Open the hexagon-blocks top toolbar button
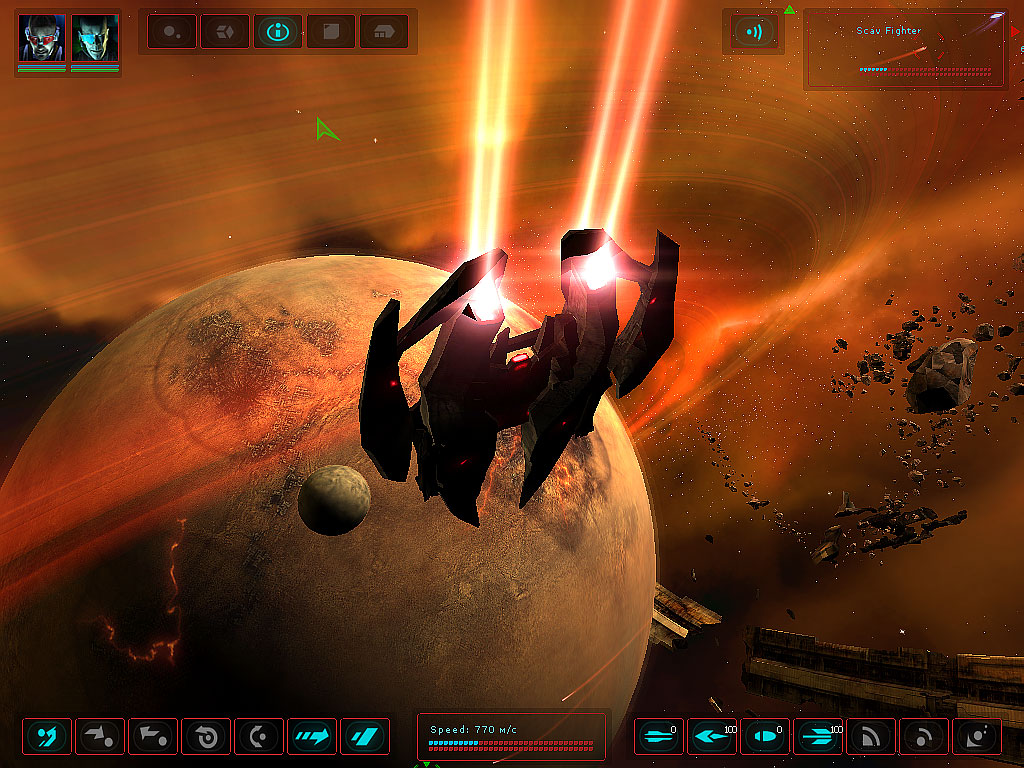The image size is (1024, 768). pyautogui.click(x=224, y=32)
